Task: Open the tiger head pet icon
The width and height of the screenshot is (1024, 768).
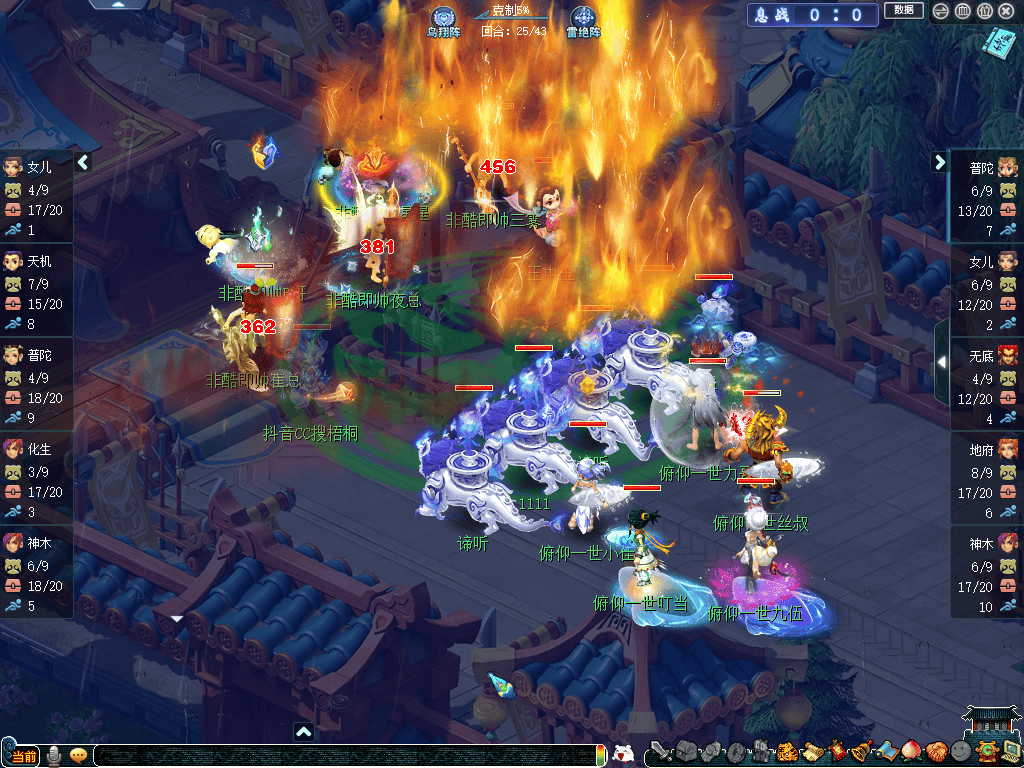Action: tap(787, 752)
